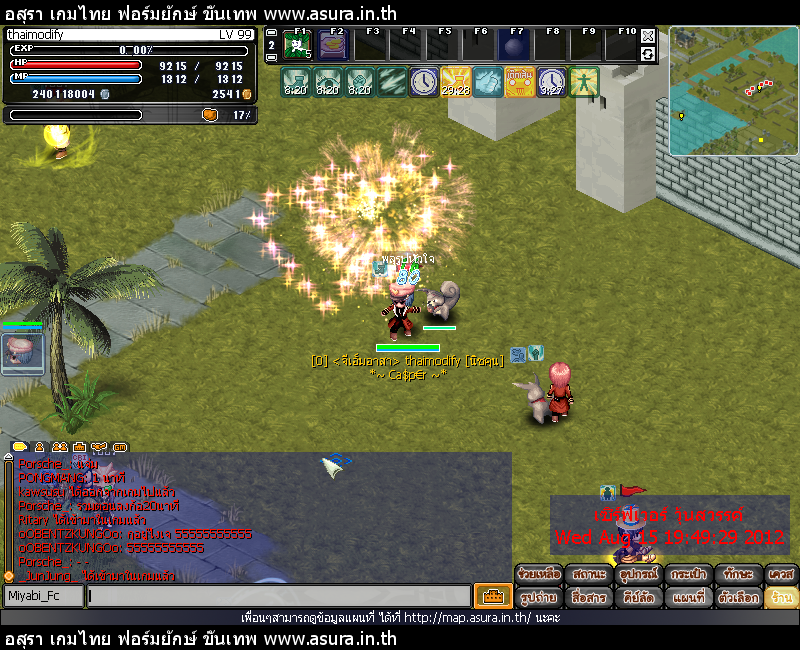Open the ช่วยเหลือ (Help) menu
The image size is (800, 650).
[x=539, y=574]
